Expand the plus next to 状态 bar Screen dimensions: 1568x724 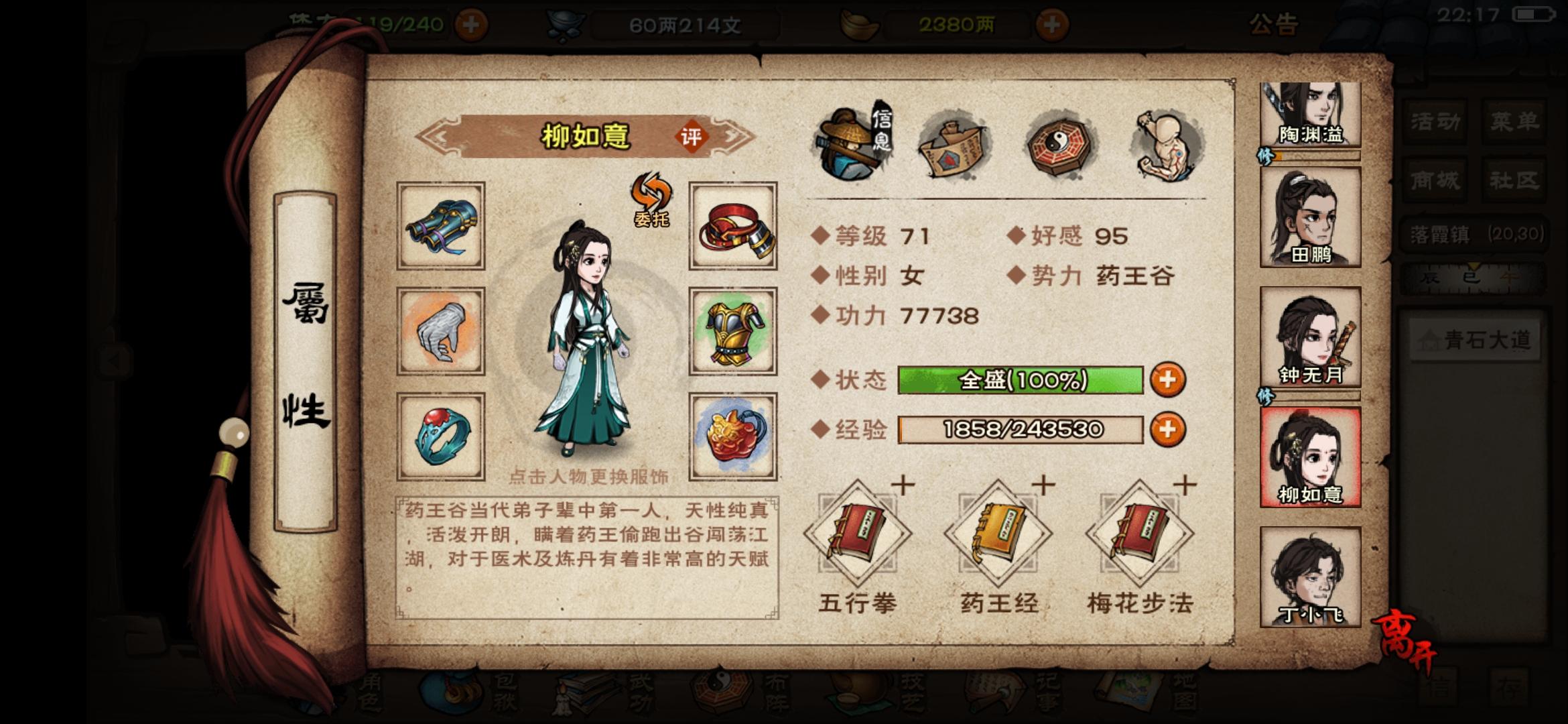pos(1167,379)
